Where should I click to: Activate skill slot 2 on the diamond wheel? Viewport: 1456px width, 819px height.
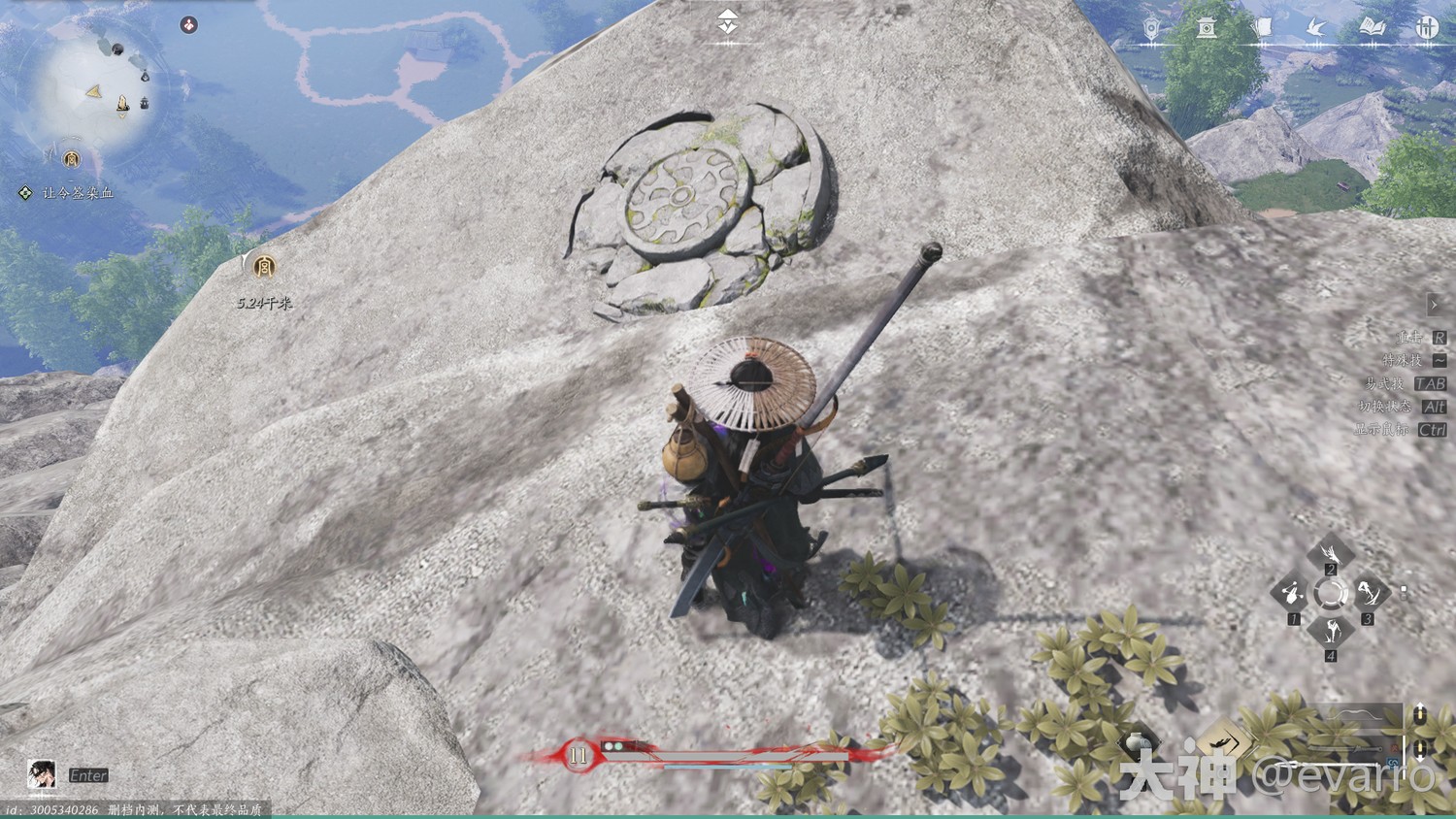point(1330,554)
